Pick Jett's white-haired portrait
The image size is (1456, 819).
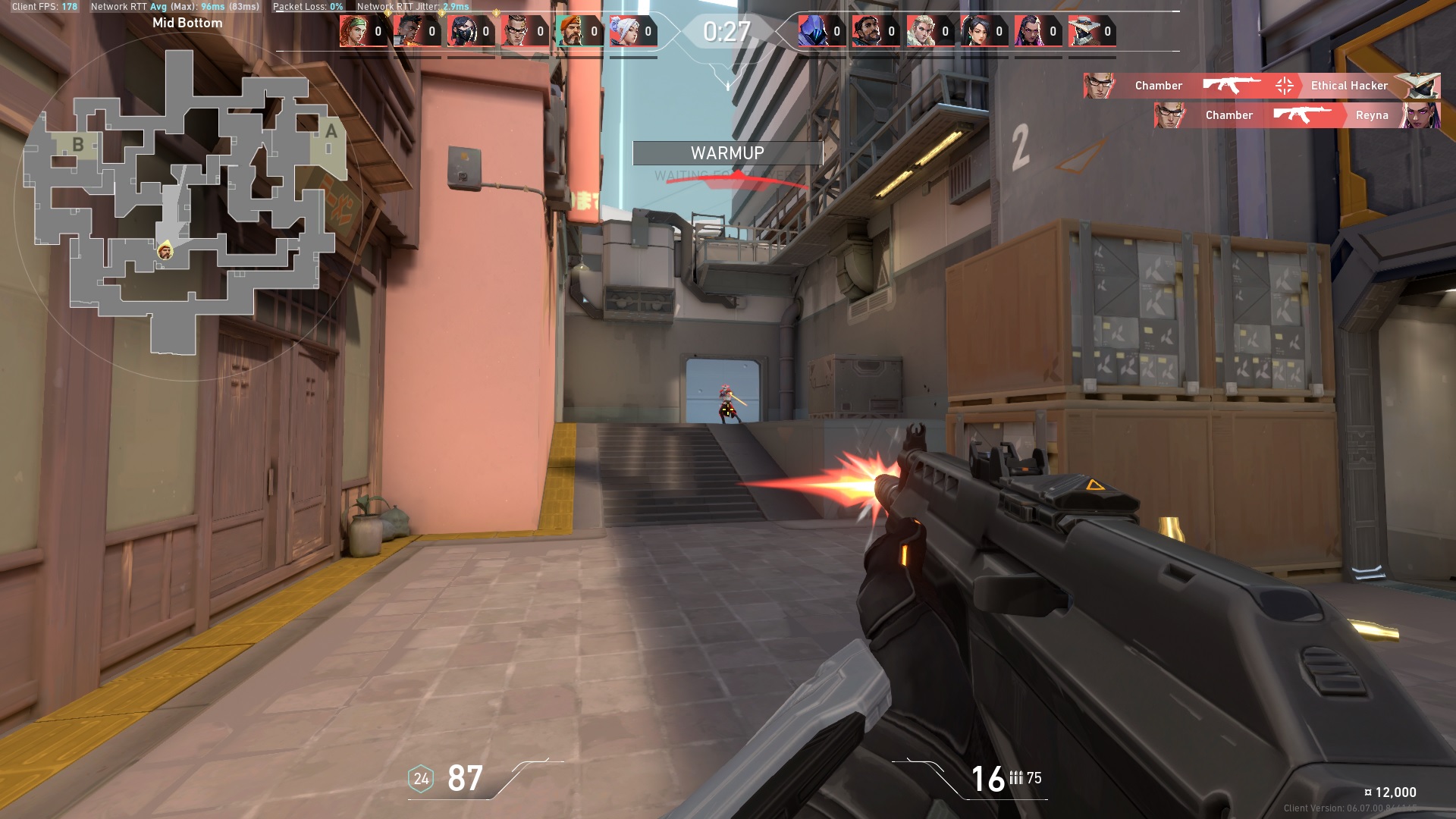pos(623,31)
